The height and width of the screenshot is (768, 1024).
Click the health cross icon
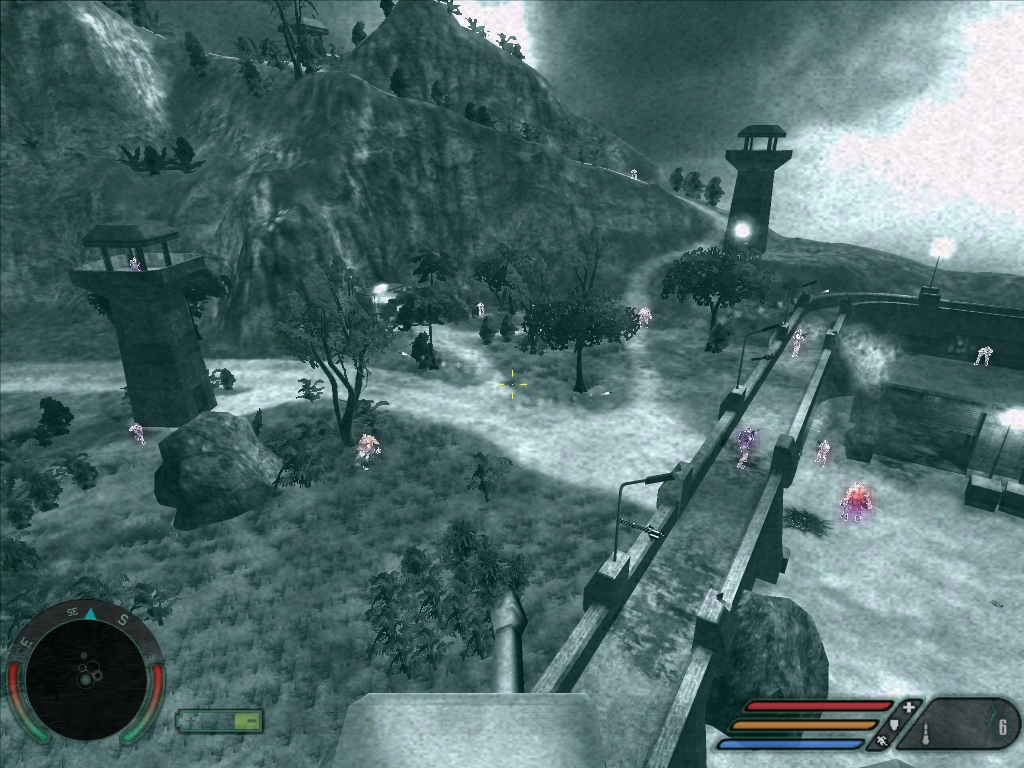click(x=908, y=707)
